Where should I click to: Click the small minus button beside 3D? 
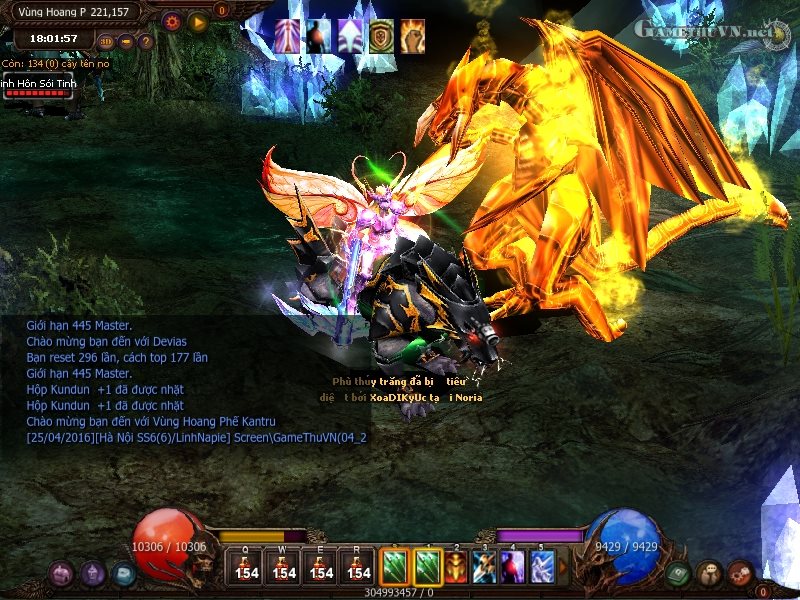tap(126, 42)
